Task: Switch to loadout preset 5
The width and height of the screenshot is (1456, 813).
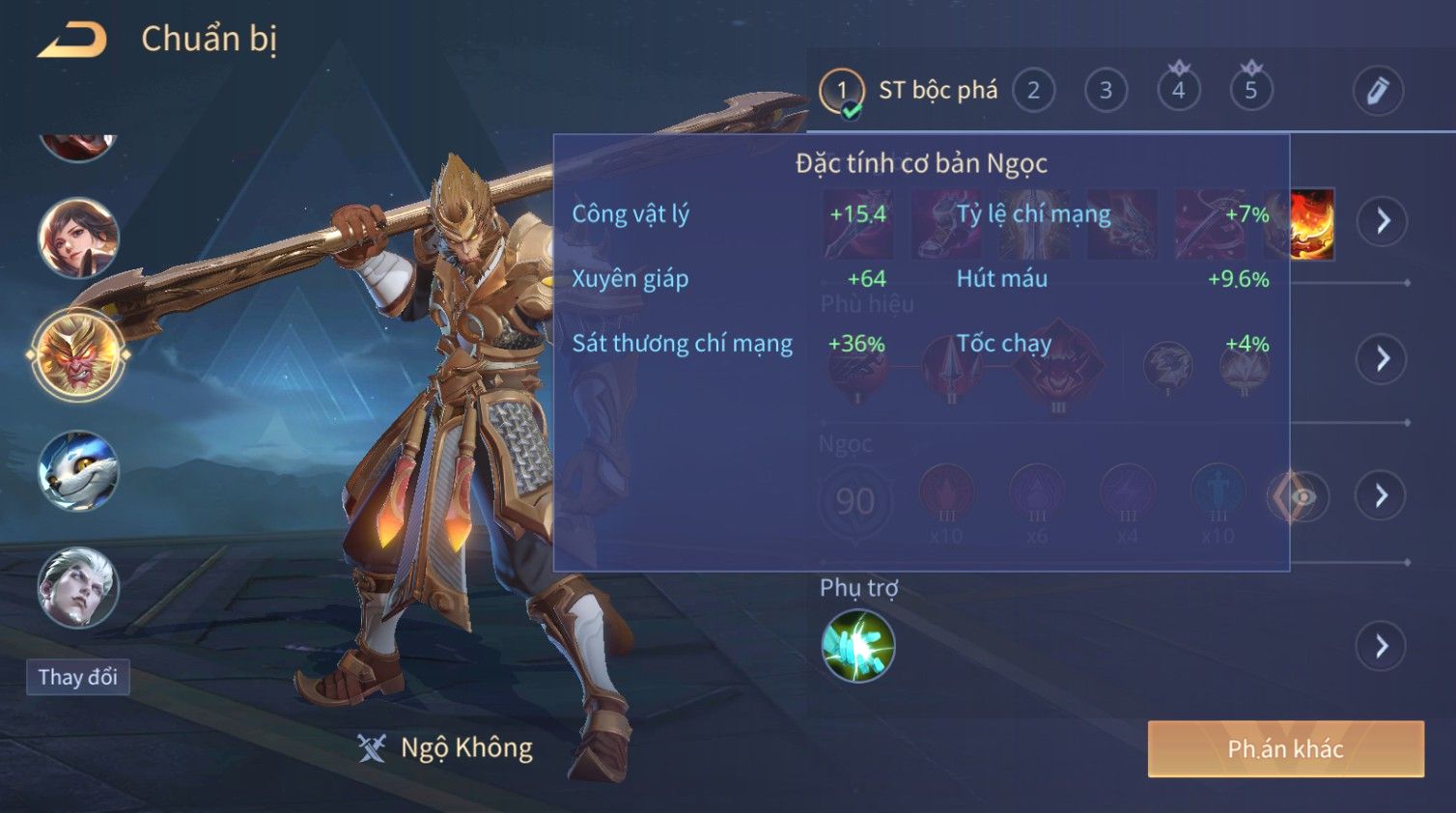Action: click(x=1250, y=91)
